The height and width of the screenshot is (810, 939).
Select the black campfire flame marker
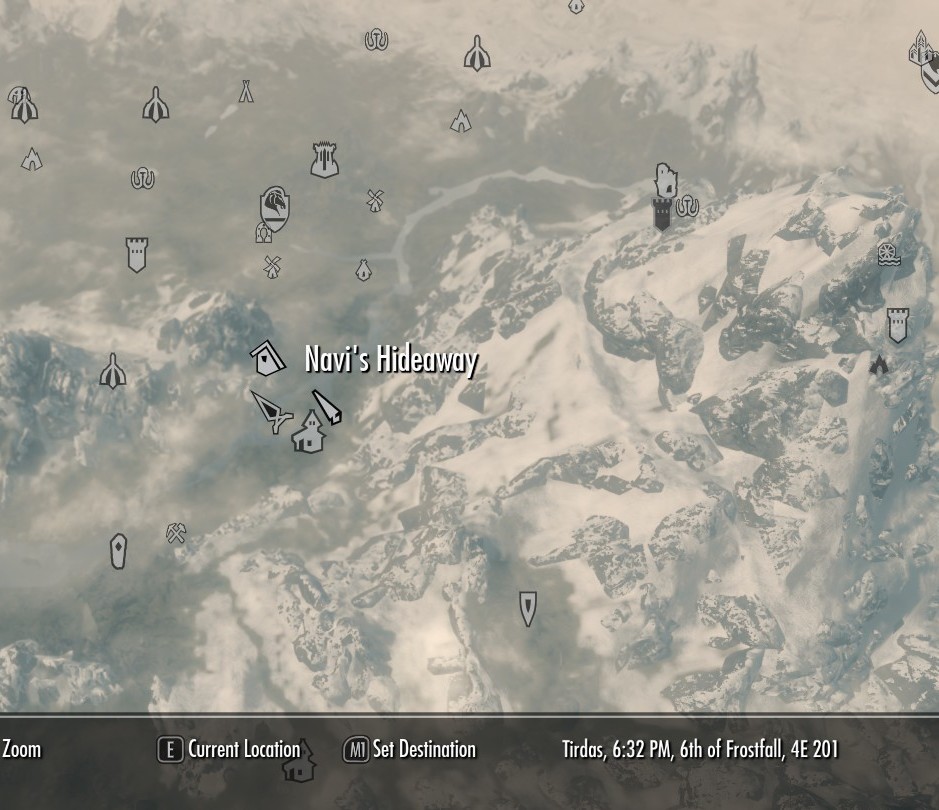(x=879, y=365)
